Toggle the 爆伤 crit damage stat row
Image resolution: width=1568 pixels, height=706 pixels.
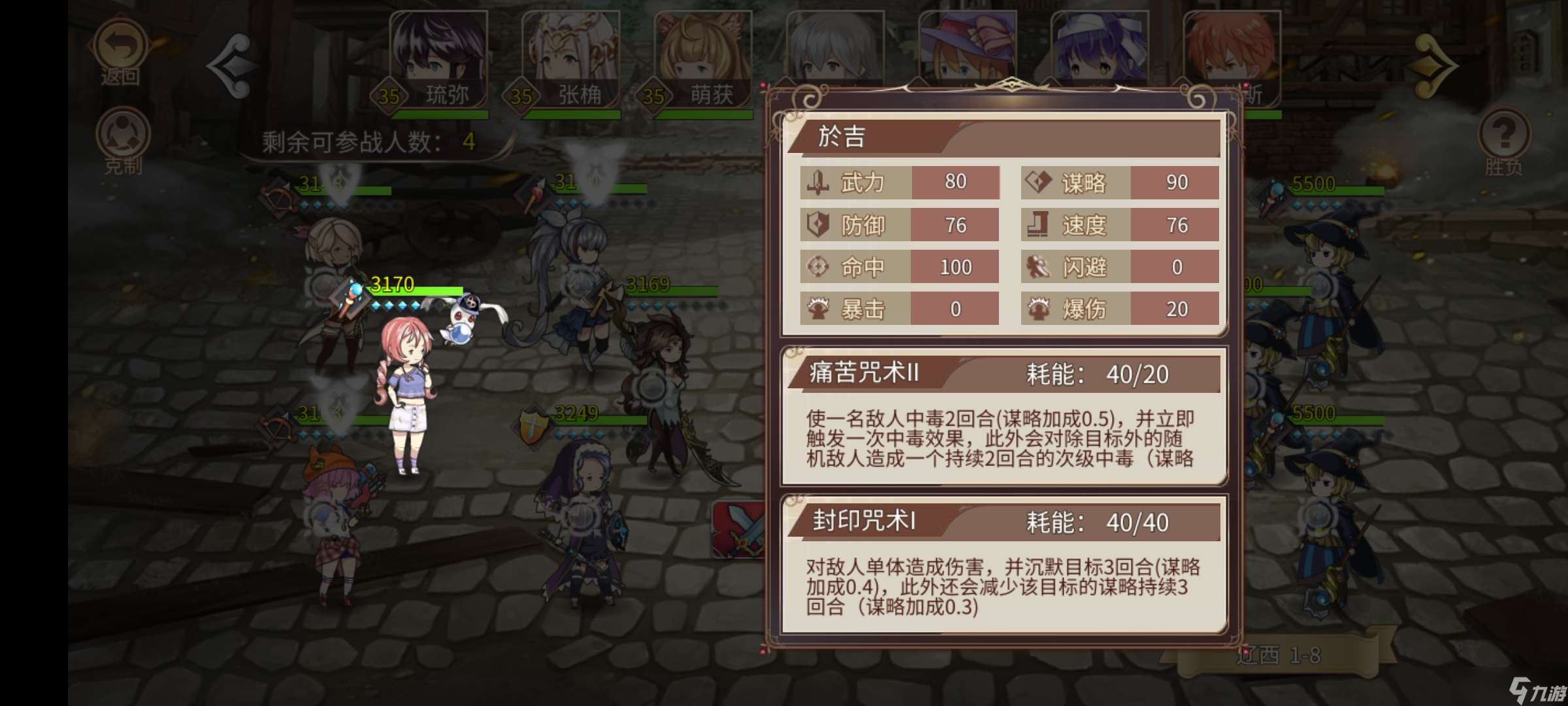[x=1119, y=310]
